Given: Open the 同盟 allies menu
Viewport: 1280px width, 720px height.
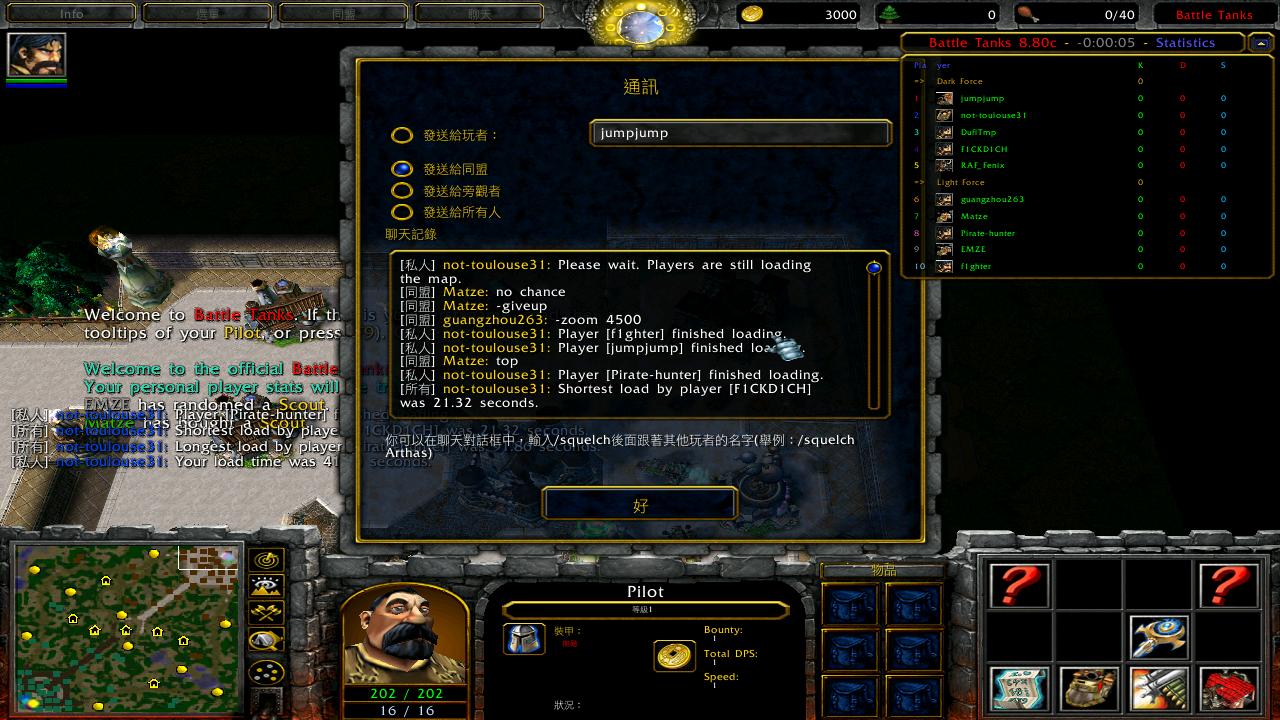Looking at the screenshot, I should point(343,14).
